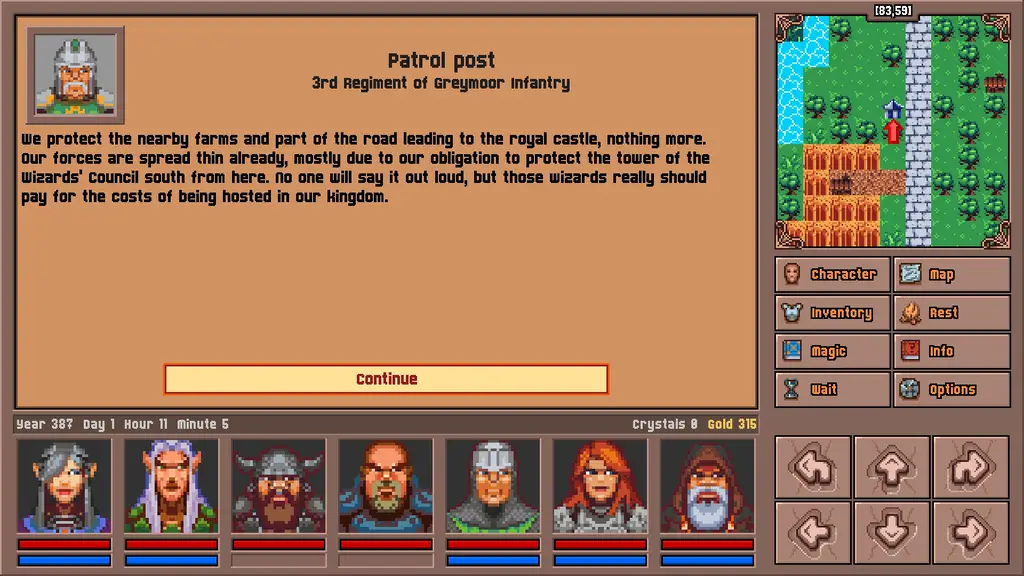This screenshot has width=1024, height=576.
Task: Select the red-haired woman portrait
Action: tap(600, 486)
